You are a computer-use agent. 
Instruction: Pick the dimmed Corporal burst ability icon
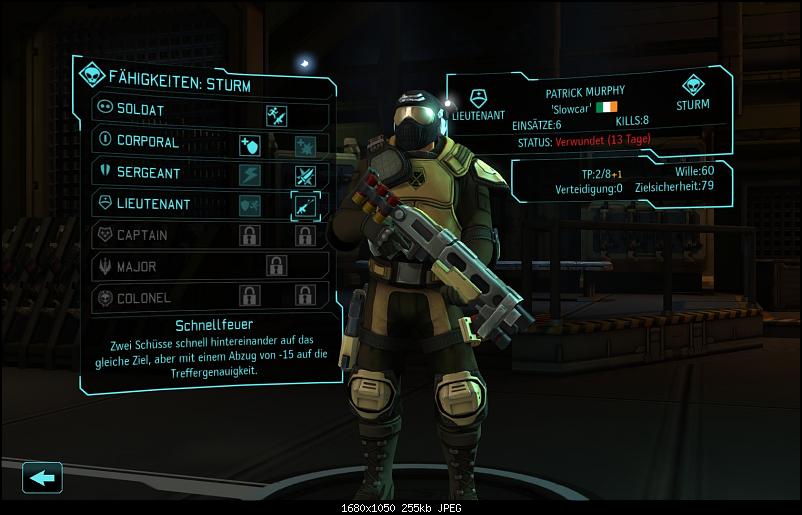click(x=305, y=146)
